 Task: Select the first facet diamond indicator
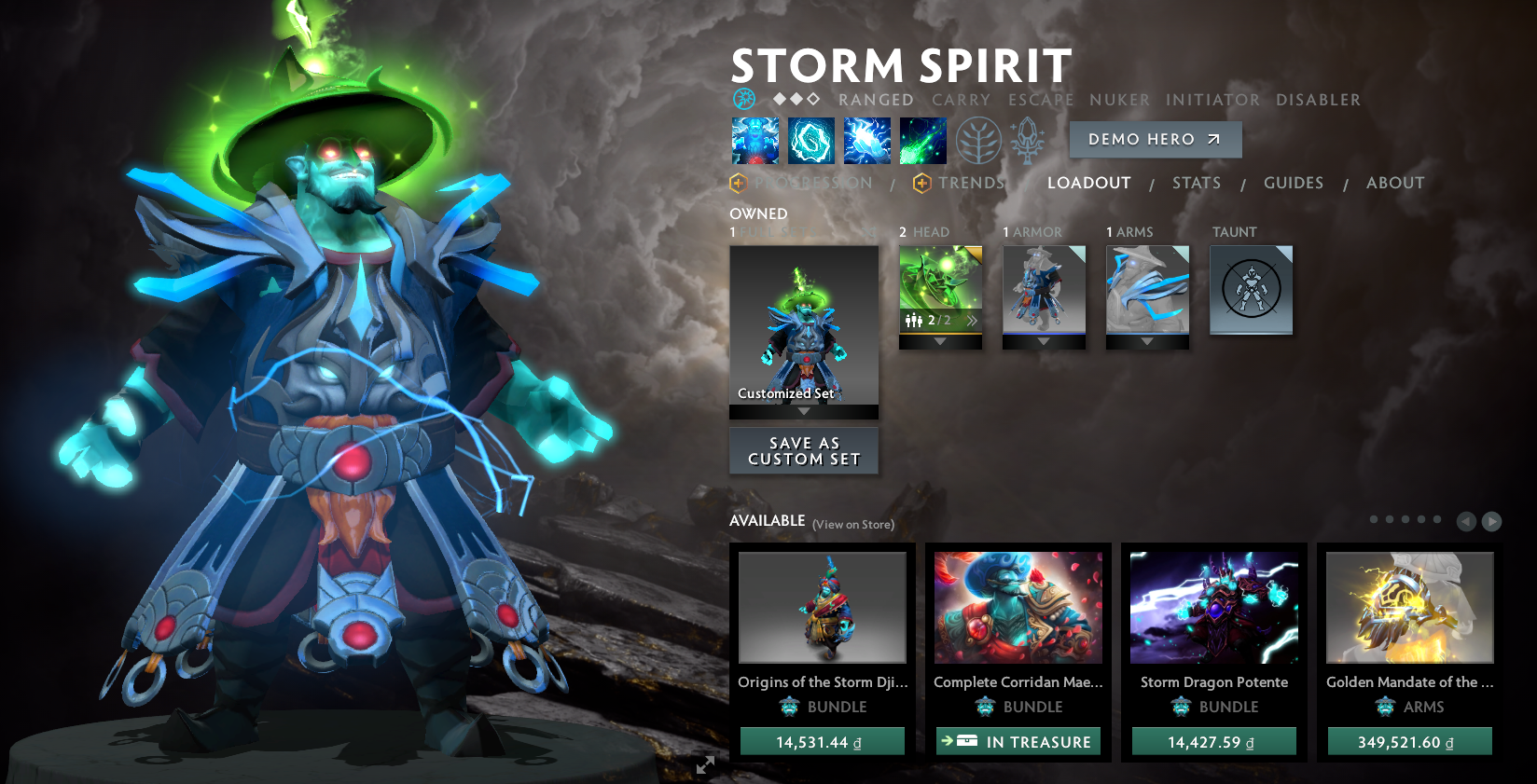(780, 99)
